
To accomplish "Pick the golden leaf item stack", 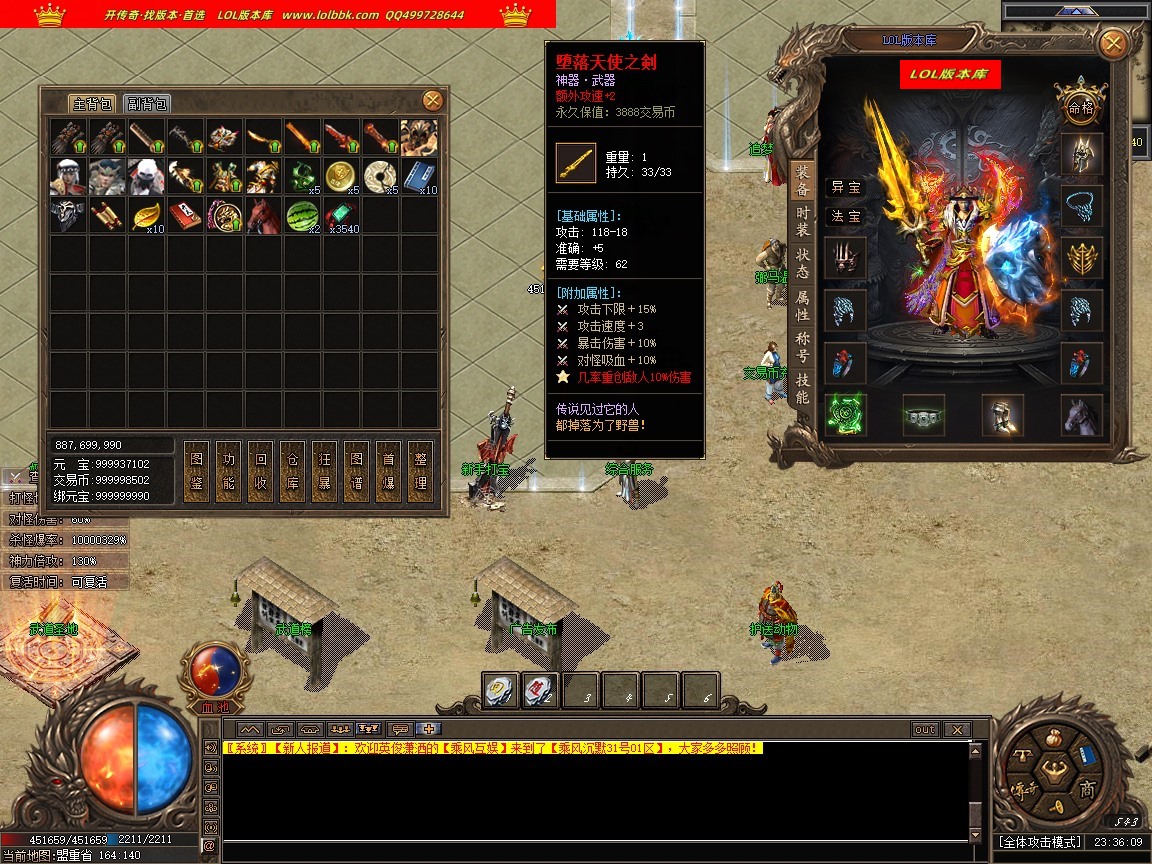I will tap(146, 215).
